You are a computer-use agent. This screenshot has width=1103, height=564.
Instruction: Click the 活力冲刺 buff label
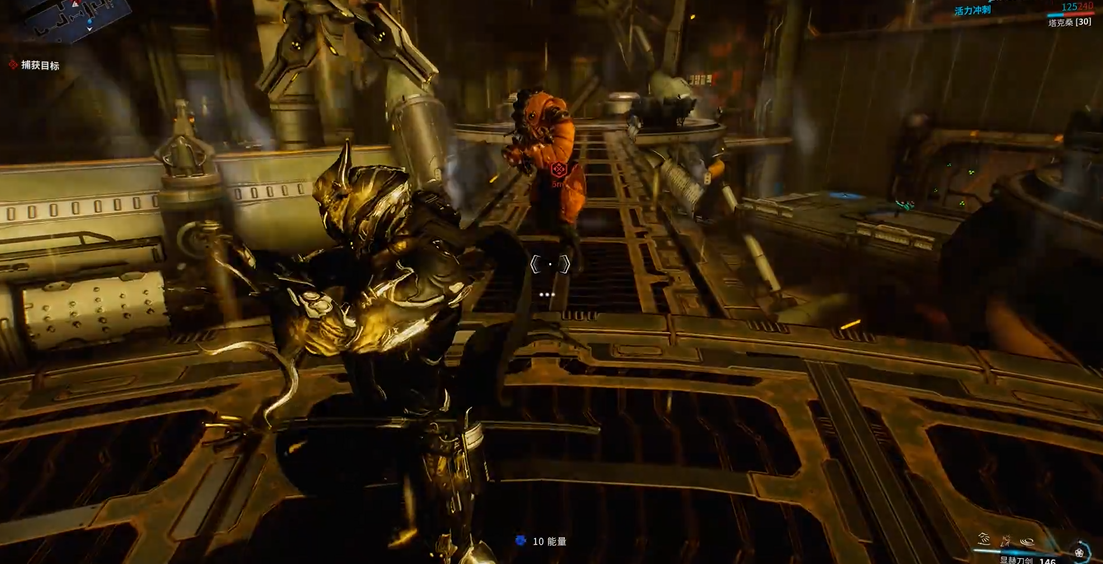pos(975,11)
